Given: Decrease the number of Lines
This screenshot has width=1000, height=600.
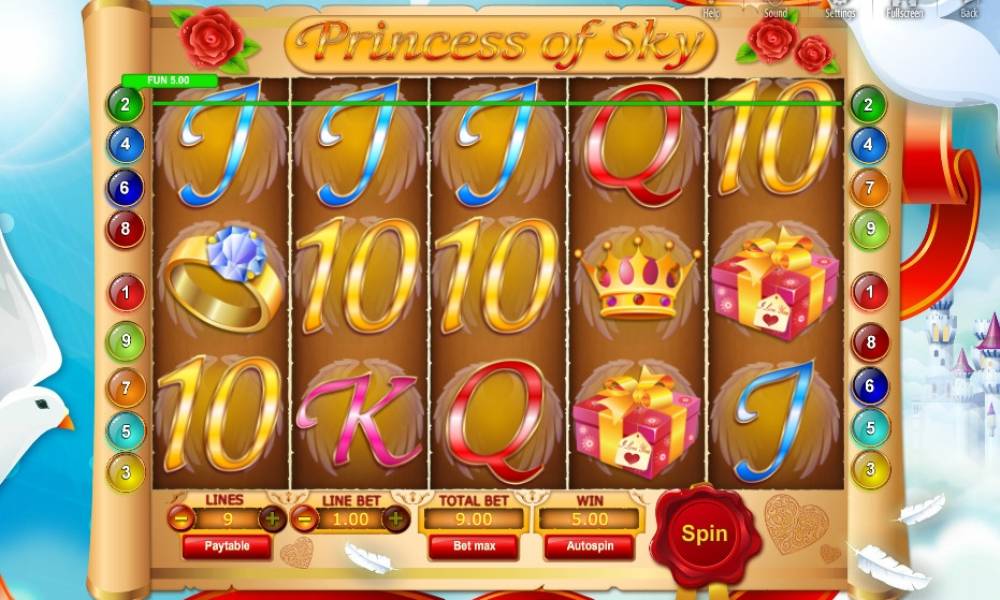Looking at the screenshot, I should (x=181, y=518).
